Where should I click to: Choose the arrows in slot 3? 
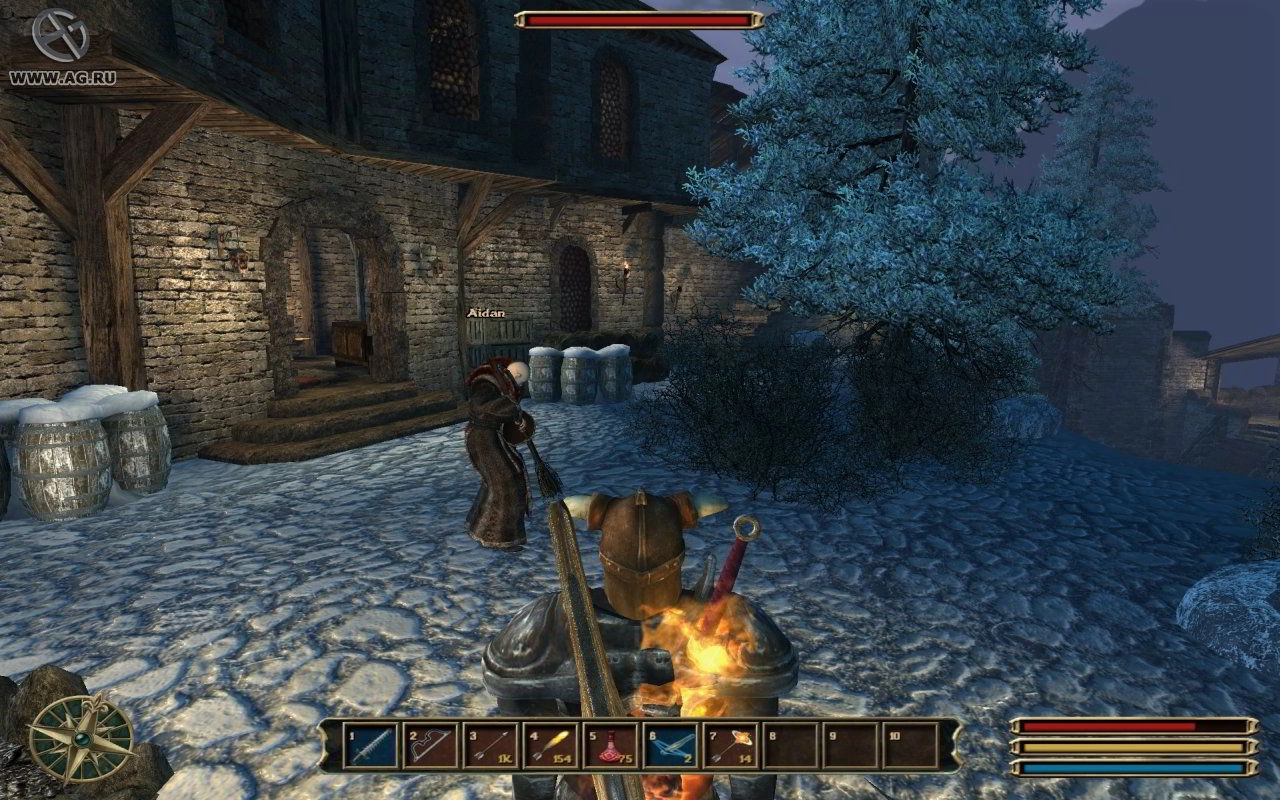point(490,746)
